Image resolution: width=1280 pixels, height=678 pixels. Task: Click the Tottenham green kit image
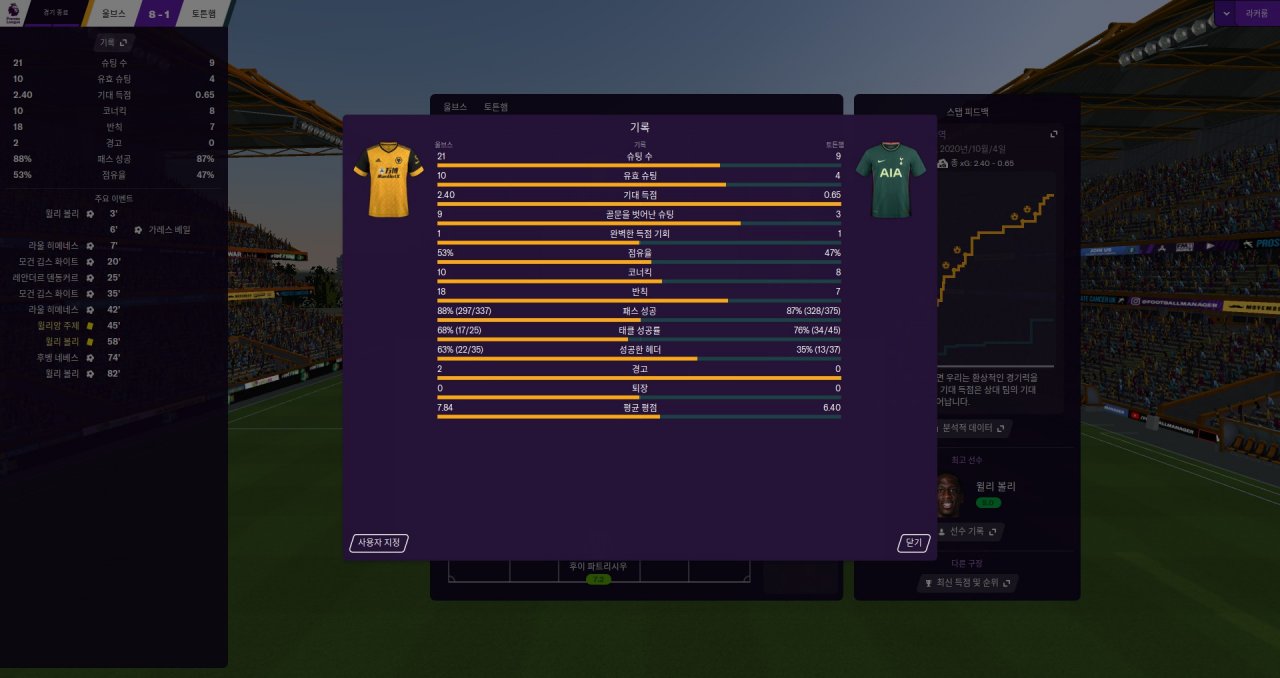click(890, 180)
